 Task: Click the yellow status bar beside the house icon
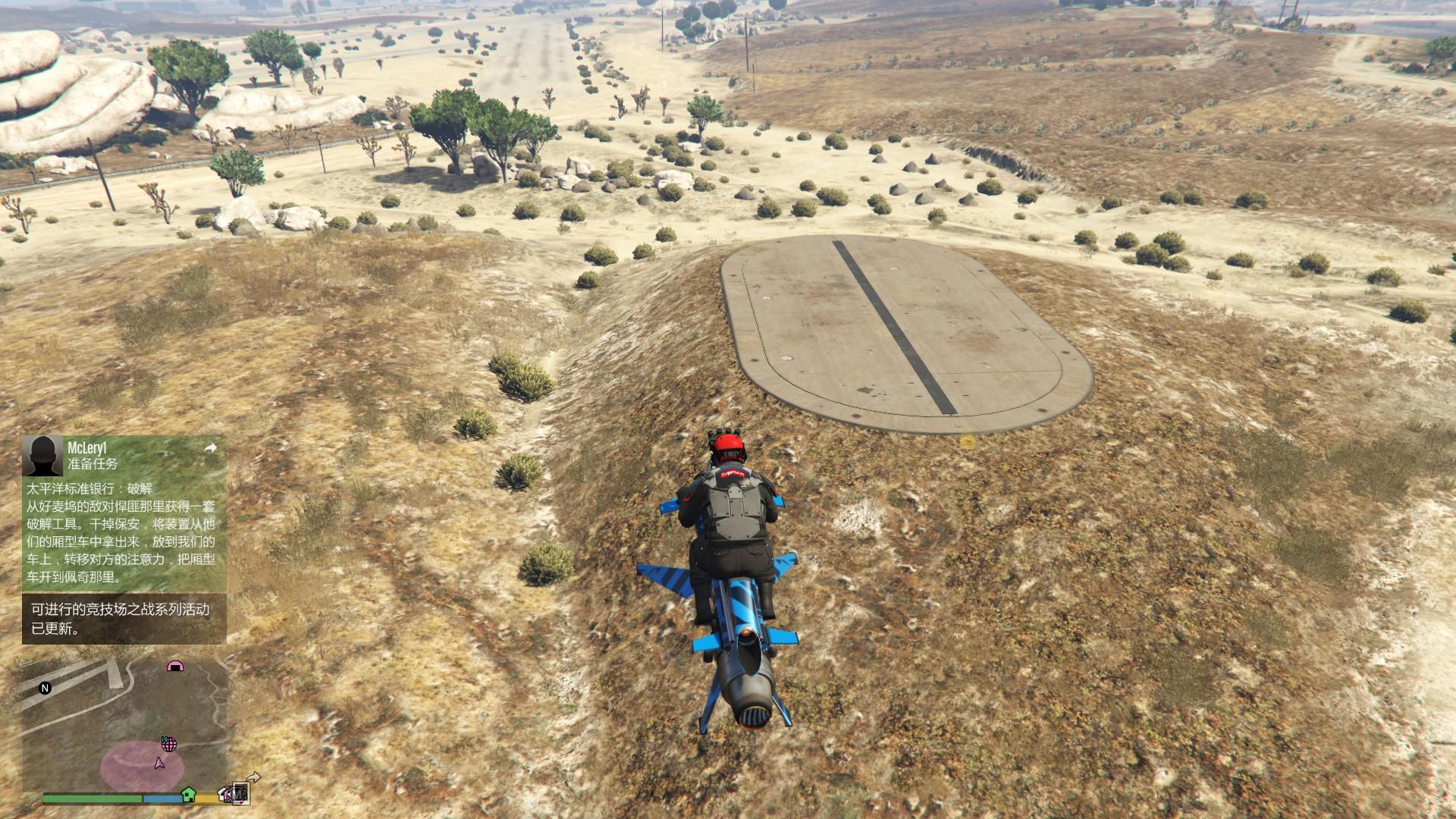pyautogui.click(x=206, y=798)
